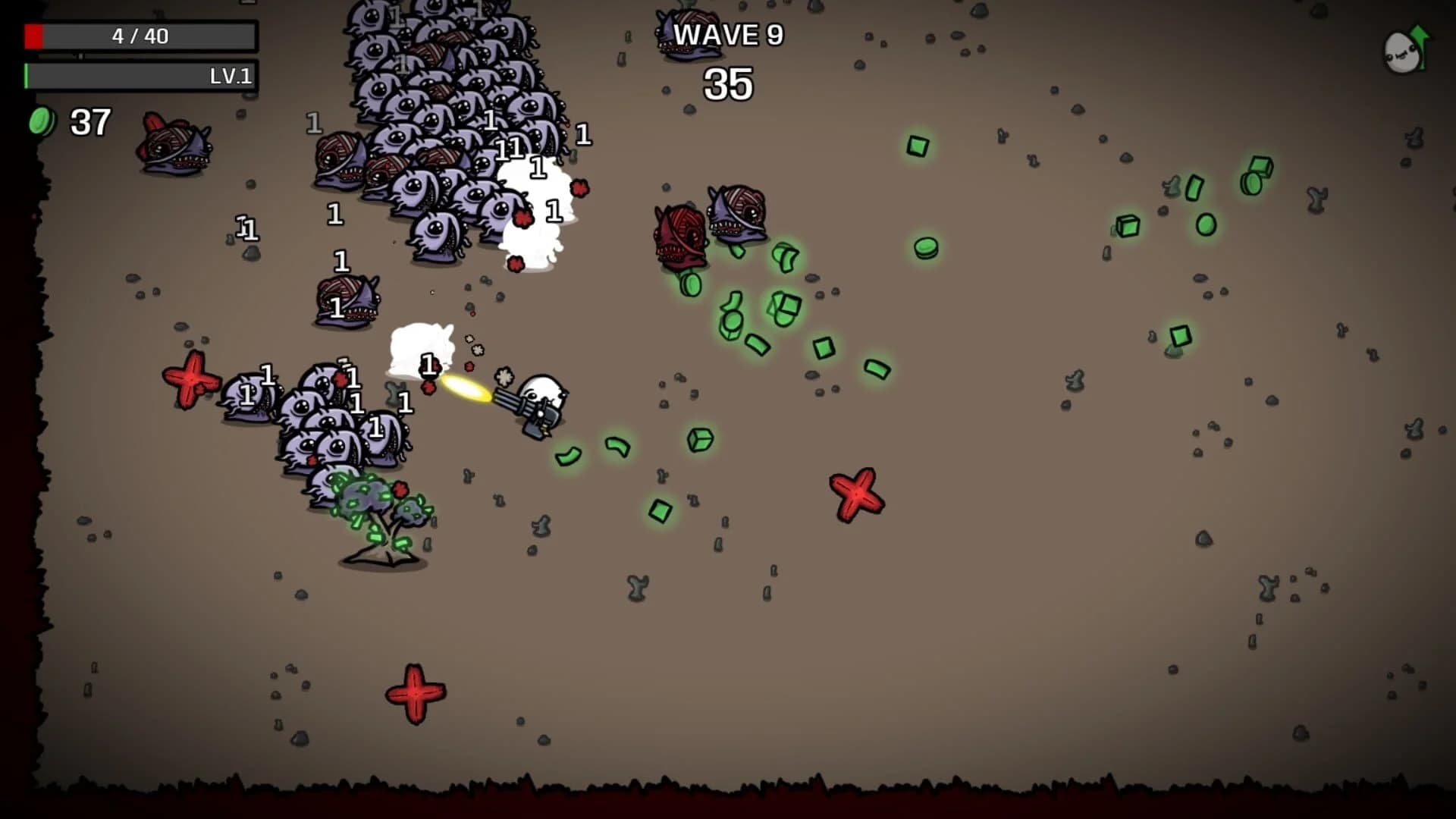Select the WAVE 9 label at top
Screen dimensions: 1456x819
pos(730,35)
